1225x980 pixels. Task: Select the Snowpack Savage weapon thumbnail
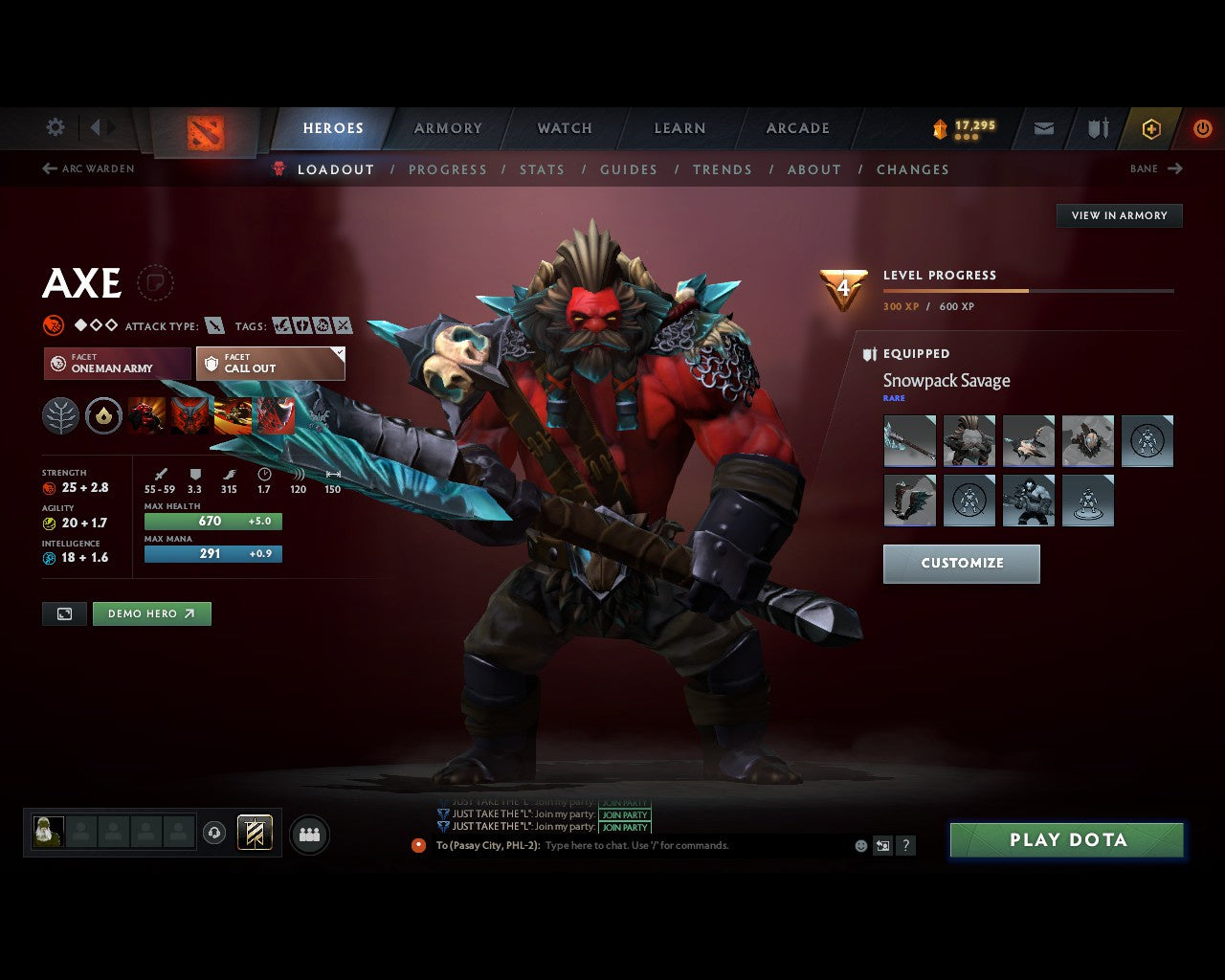(909, 440)
